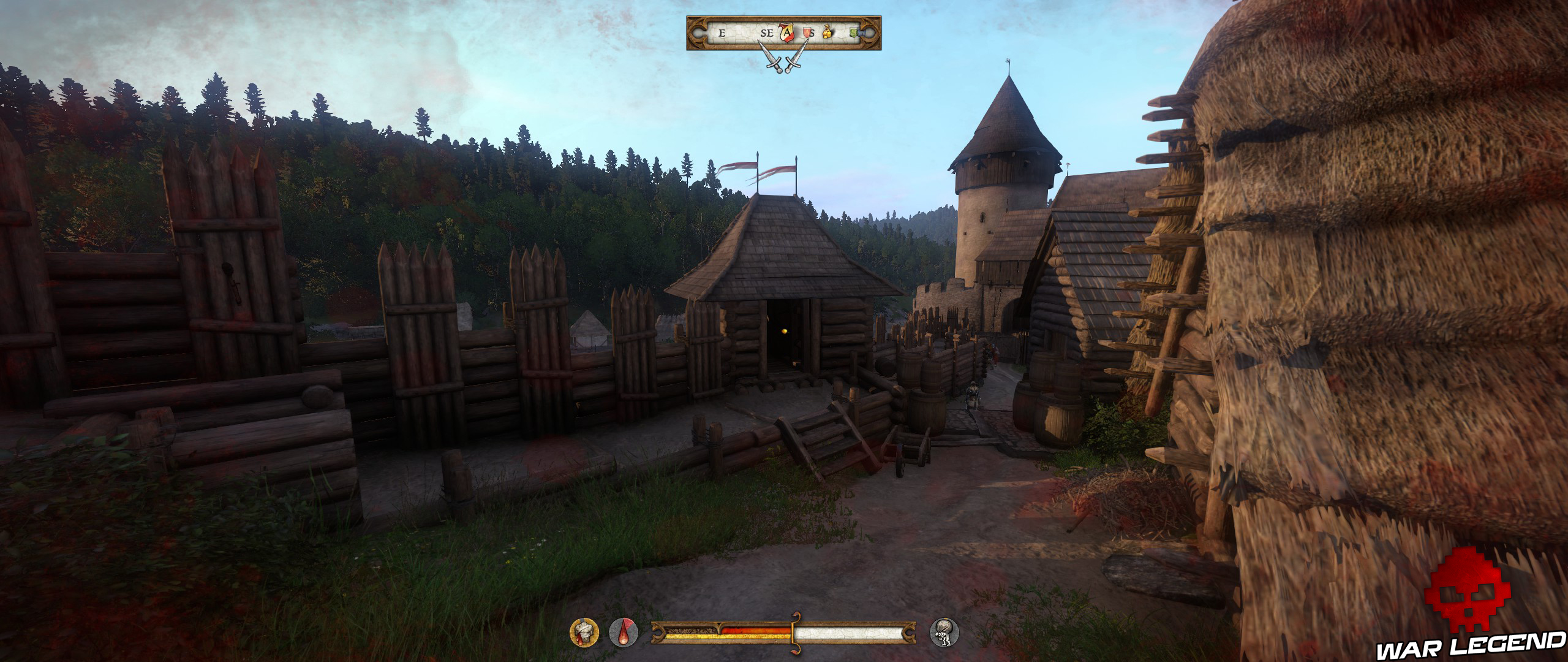Image resolution: width=1568 pixels, height=662 pixels.
Task: Inspect the bandaged torso injury status icon
Action: pyautogui.click(x=584, y=631)
